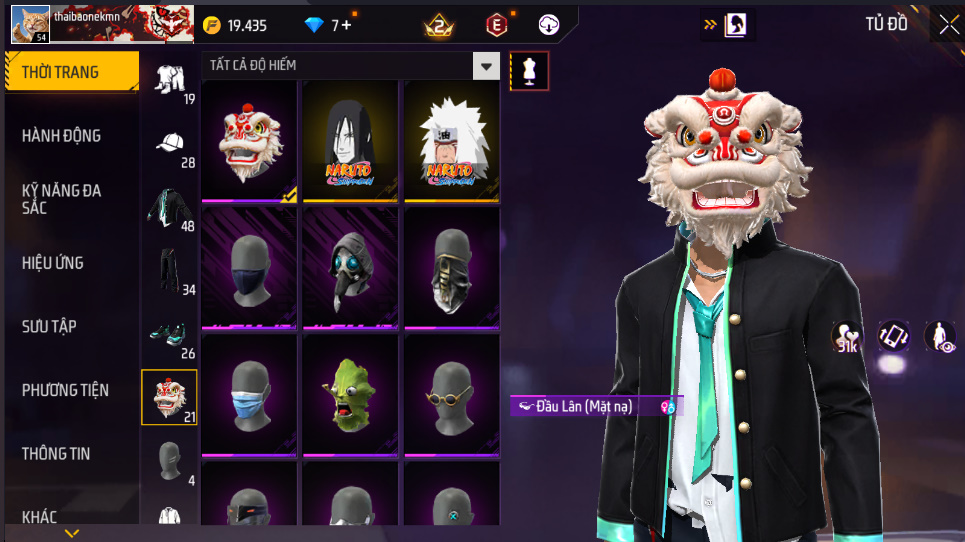
Task: Open the SƯU TẬP collection menu
Action: (x=50, y=327)
